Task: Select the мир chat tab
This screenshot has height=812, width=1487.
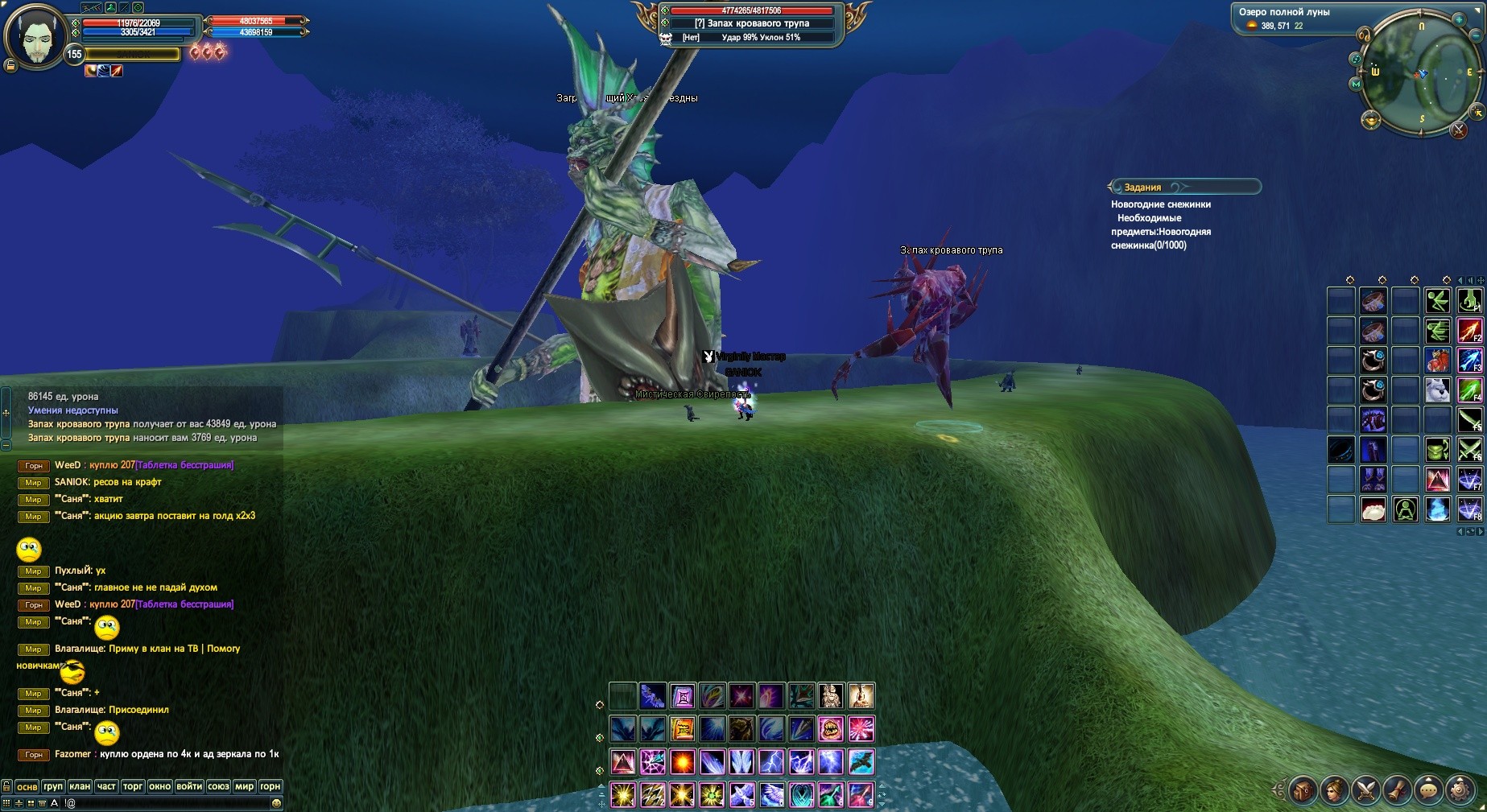Action: click(244, 786)
